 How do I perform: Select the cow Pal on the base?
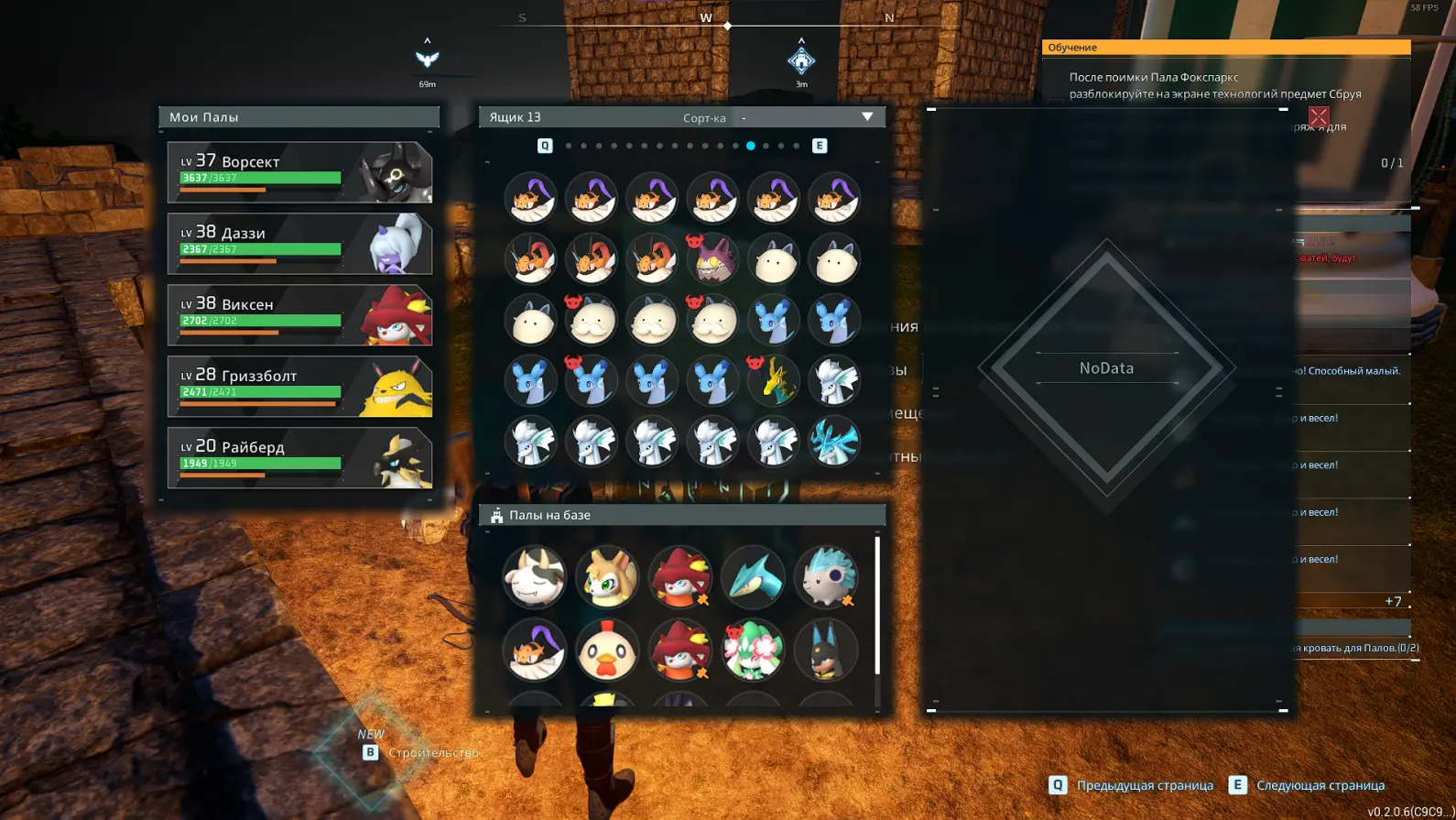[x=534, y=577]
